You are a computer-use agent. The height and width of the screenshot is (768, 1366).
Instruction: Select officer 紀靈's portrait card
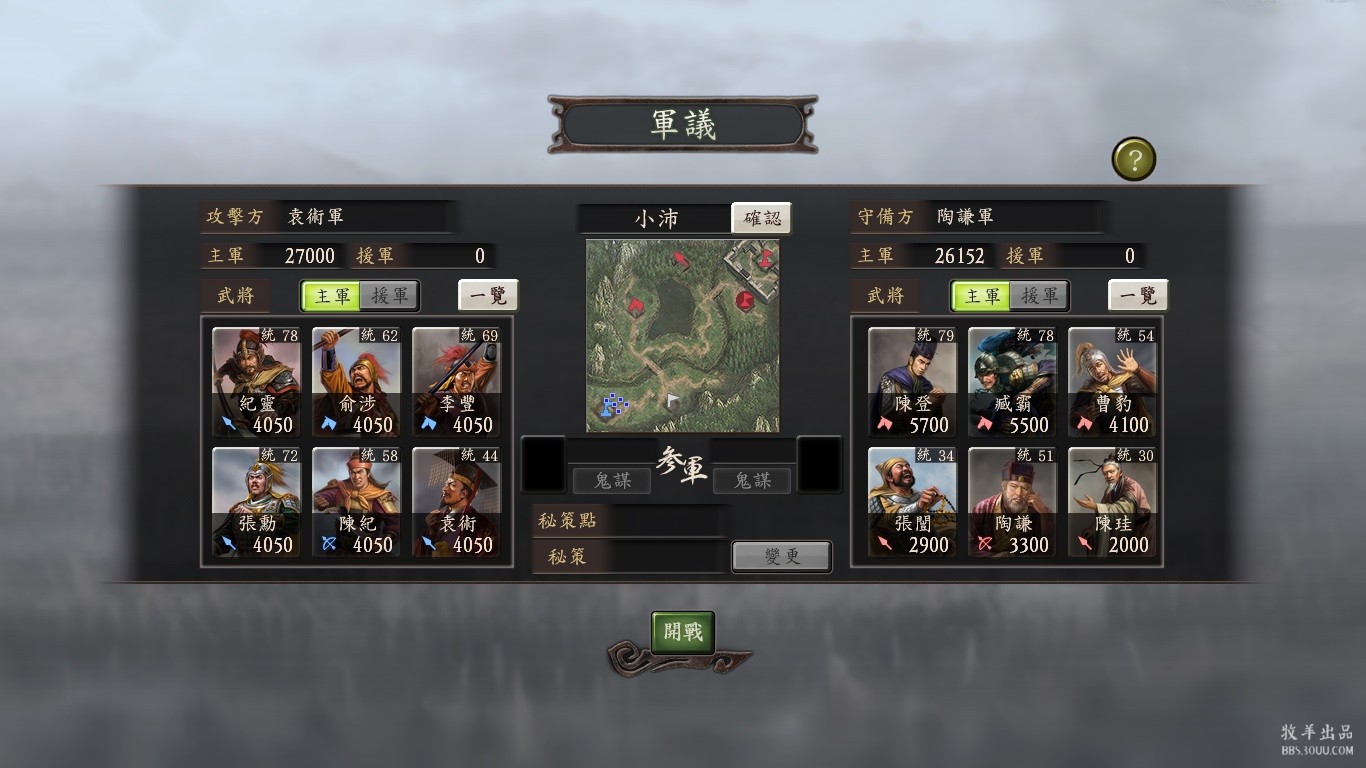(x=257, y=382)
